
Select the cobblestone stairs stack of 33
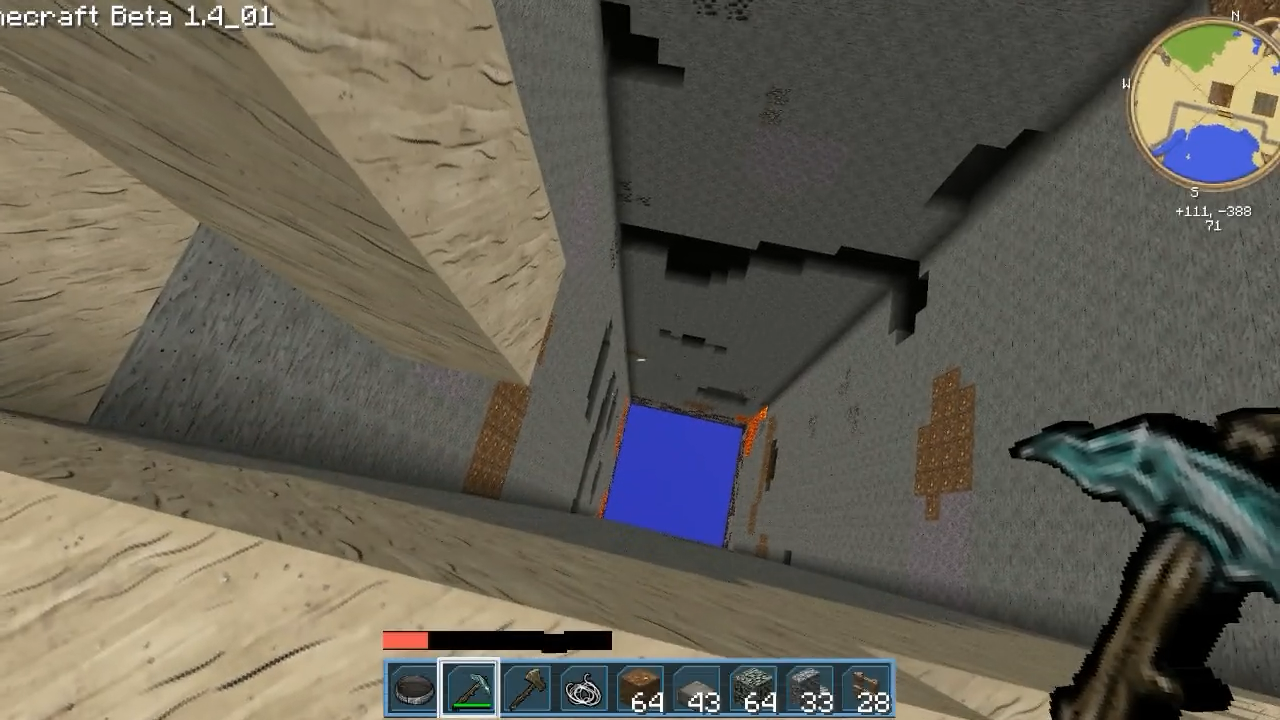810,689
